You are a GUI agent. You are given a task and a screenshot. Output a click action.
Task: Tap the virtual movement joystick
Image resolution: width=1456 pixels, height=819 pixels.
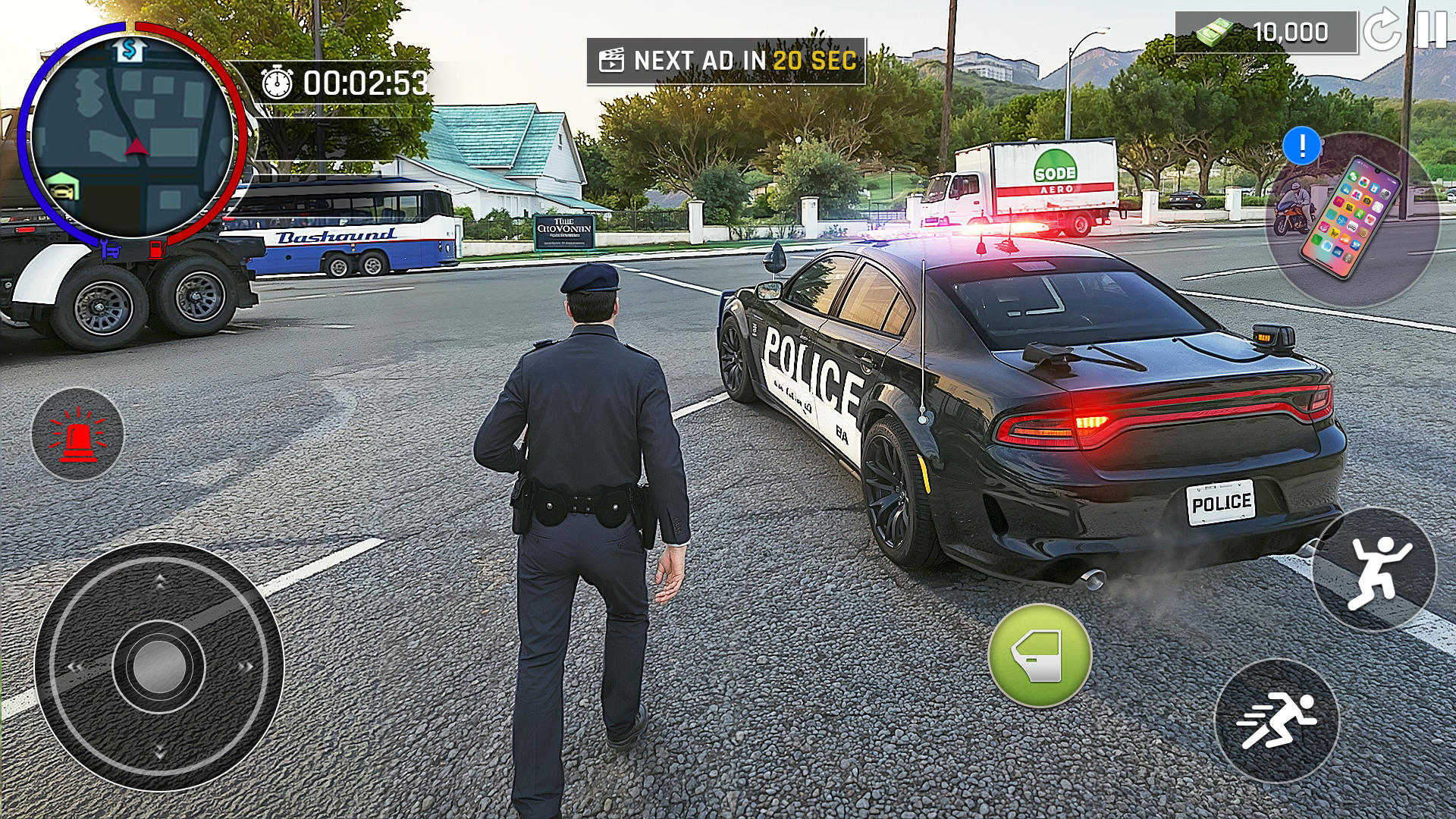(159, 667)
